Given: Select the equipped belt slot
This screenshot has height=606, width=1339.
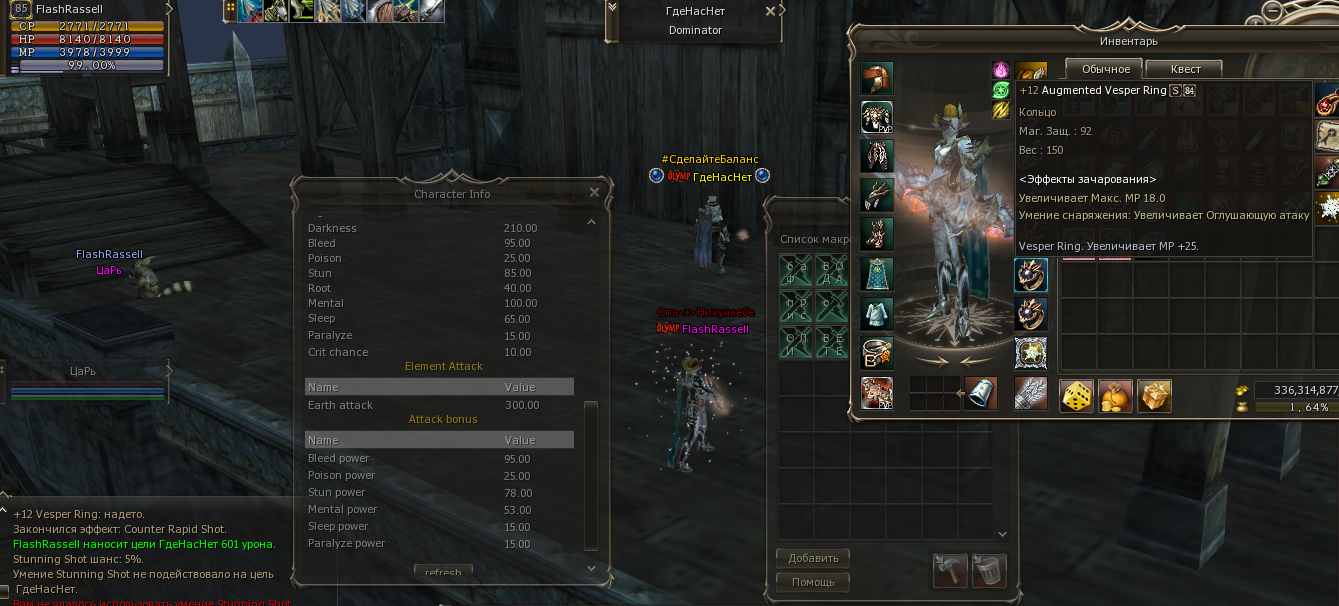Looking at the screenshot, I should pos(877,353).
